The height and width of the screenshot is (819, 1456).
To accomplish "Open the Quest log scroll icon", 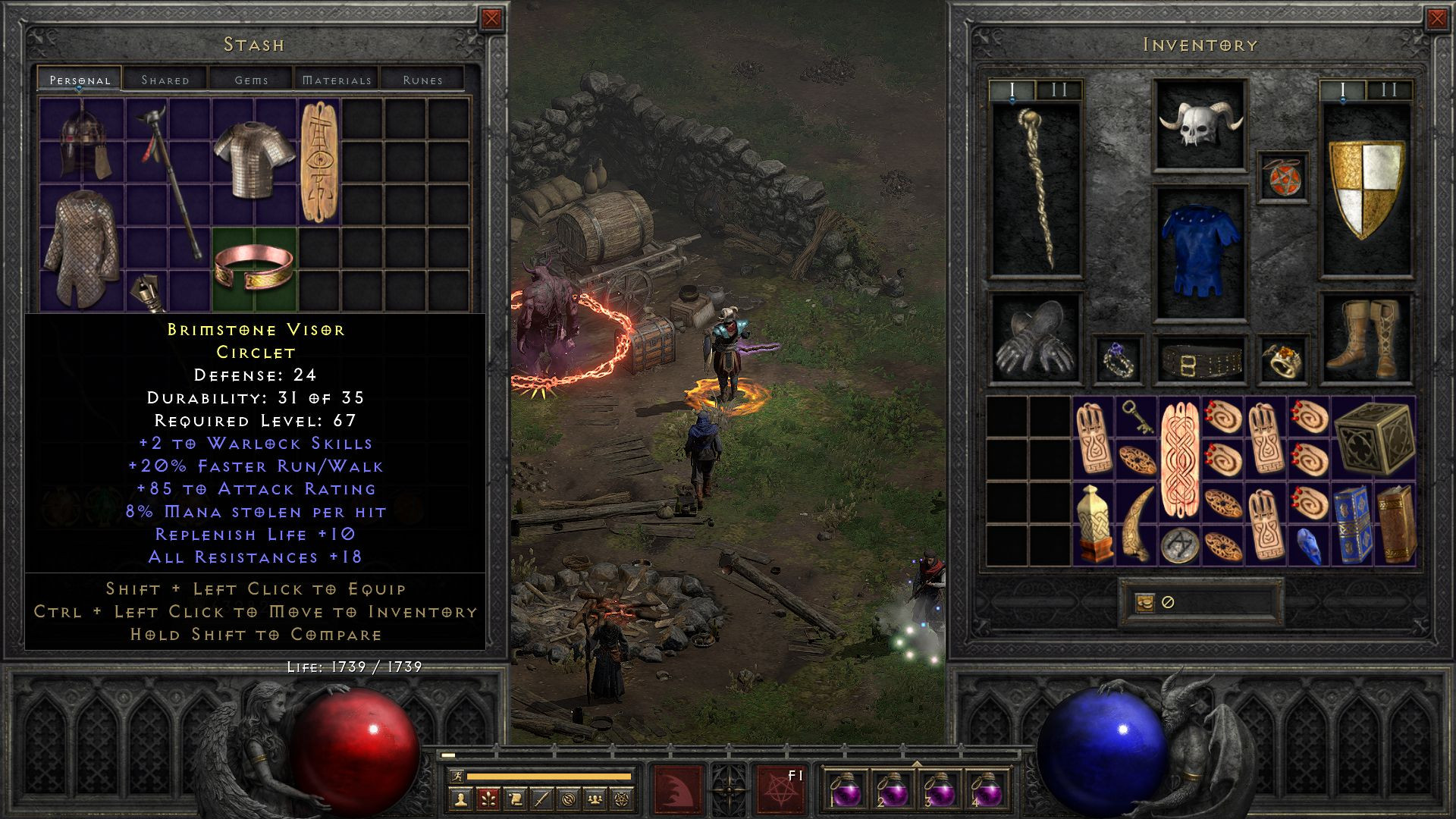I will point(515,800).
